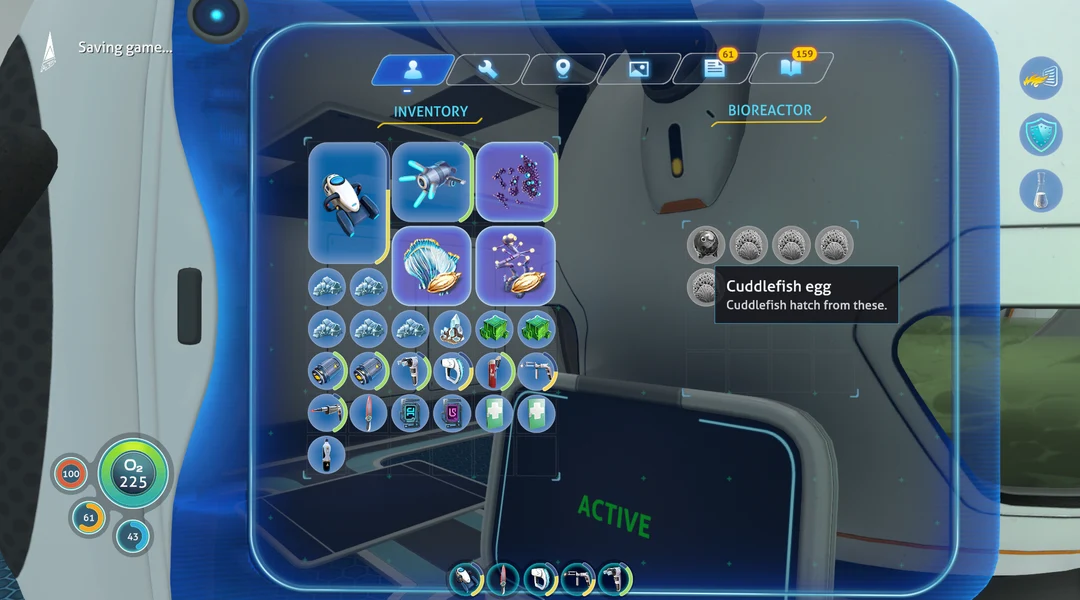Click the red fire extinguisher slot
The width and height of the screenshot is (1080, 600).
tap(494, 370)
